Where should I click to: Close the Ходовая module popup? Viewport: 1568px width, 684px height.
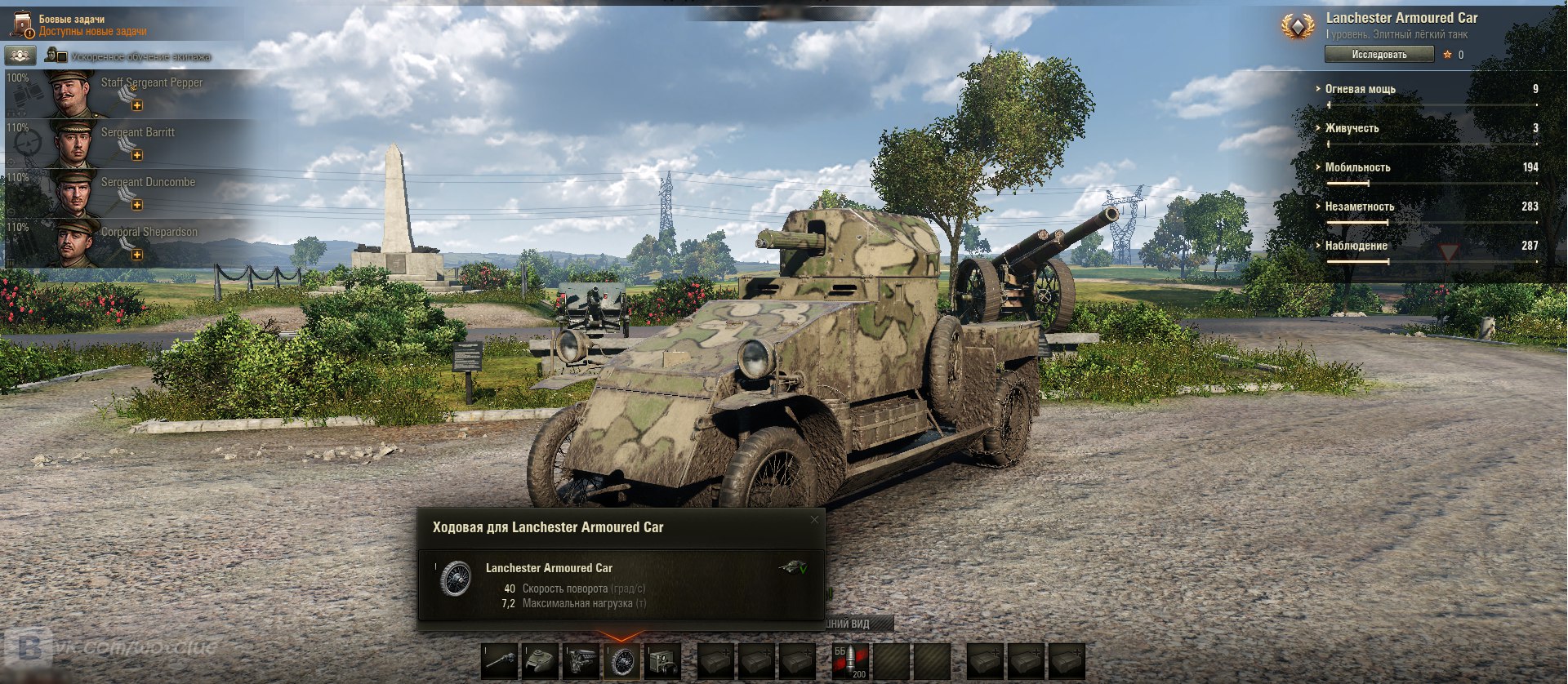click(x=814, y=520)
